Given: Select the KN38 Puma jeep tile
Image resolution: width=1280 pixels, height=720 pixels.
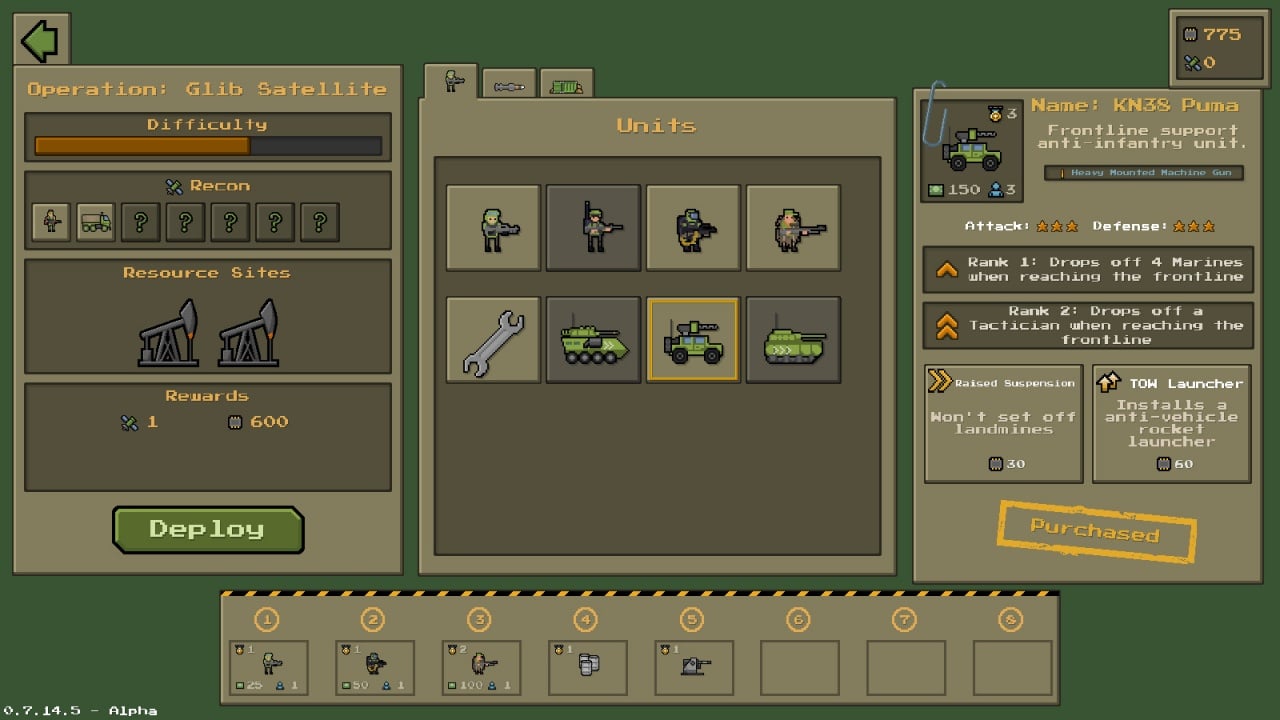Looking at the screenshot, I should tap(693, 340).
